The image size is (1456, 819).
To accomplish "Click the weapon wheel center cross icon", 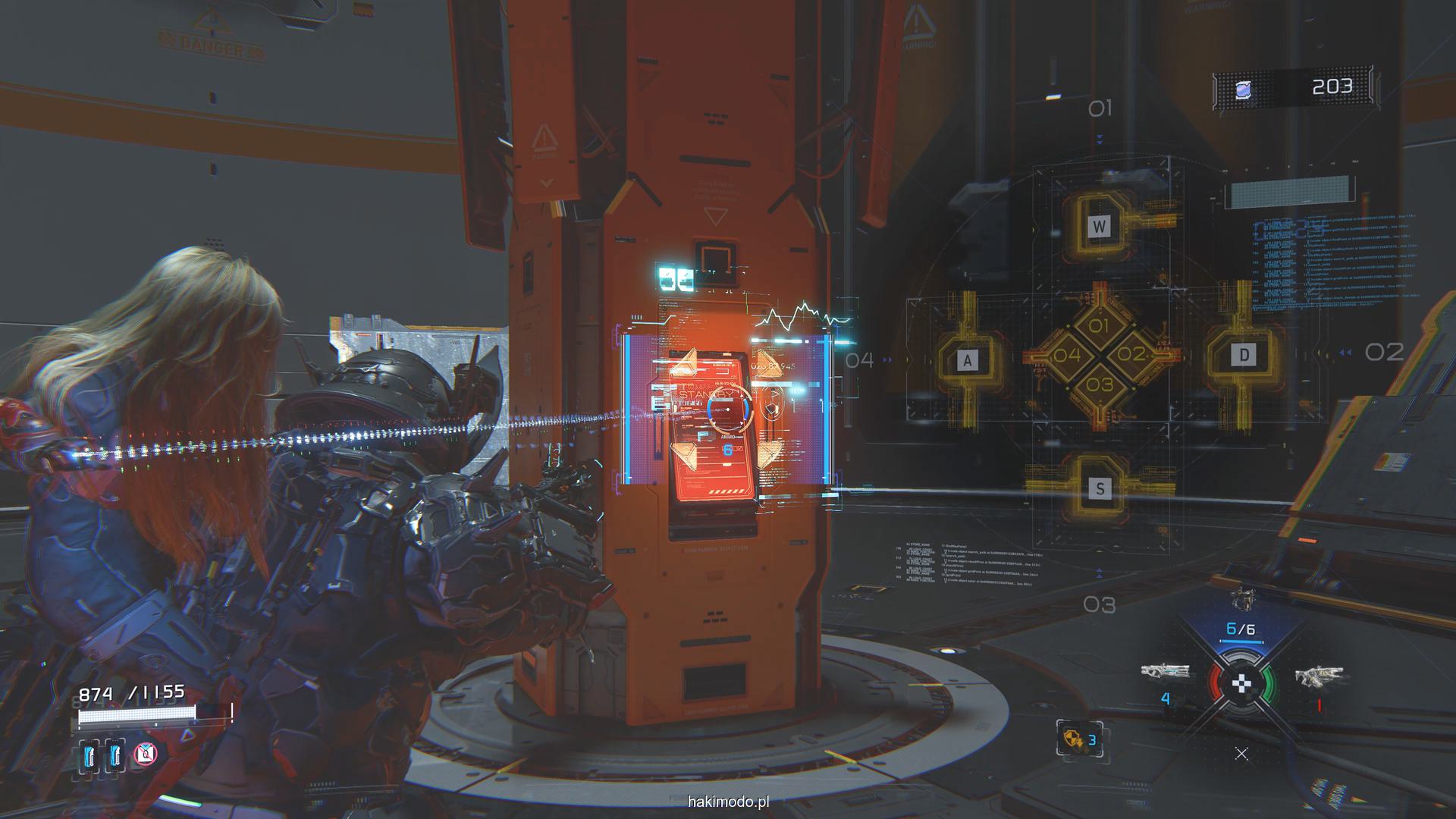I will click(x=1241, y=684).
